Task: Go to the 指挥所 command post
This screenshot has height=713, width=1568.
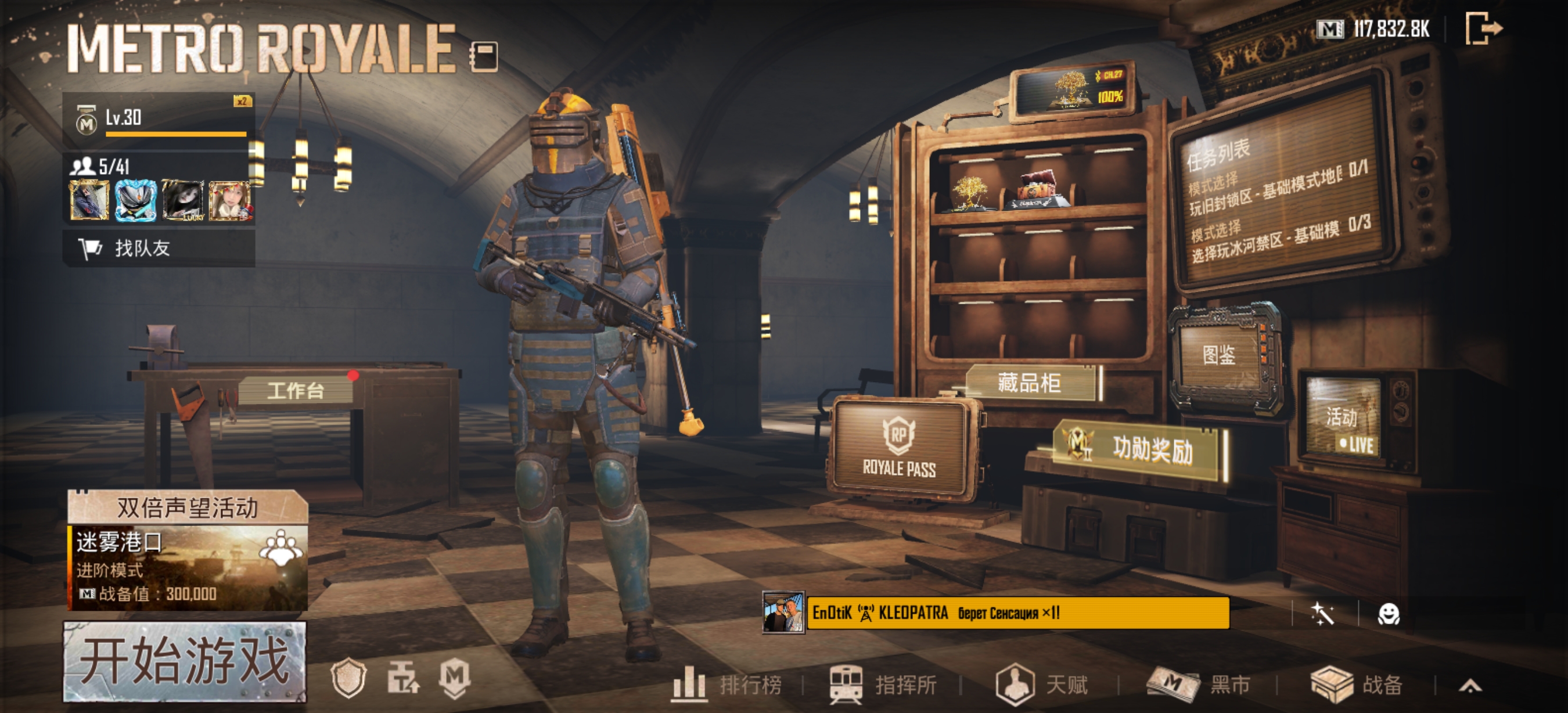Action: 884,685
